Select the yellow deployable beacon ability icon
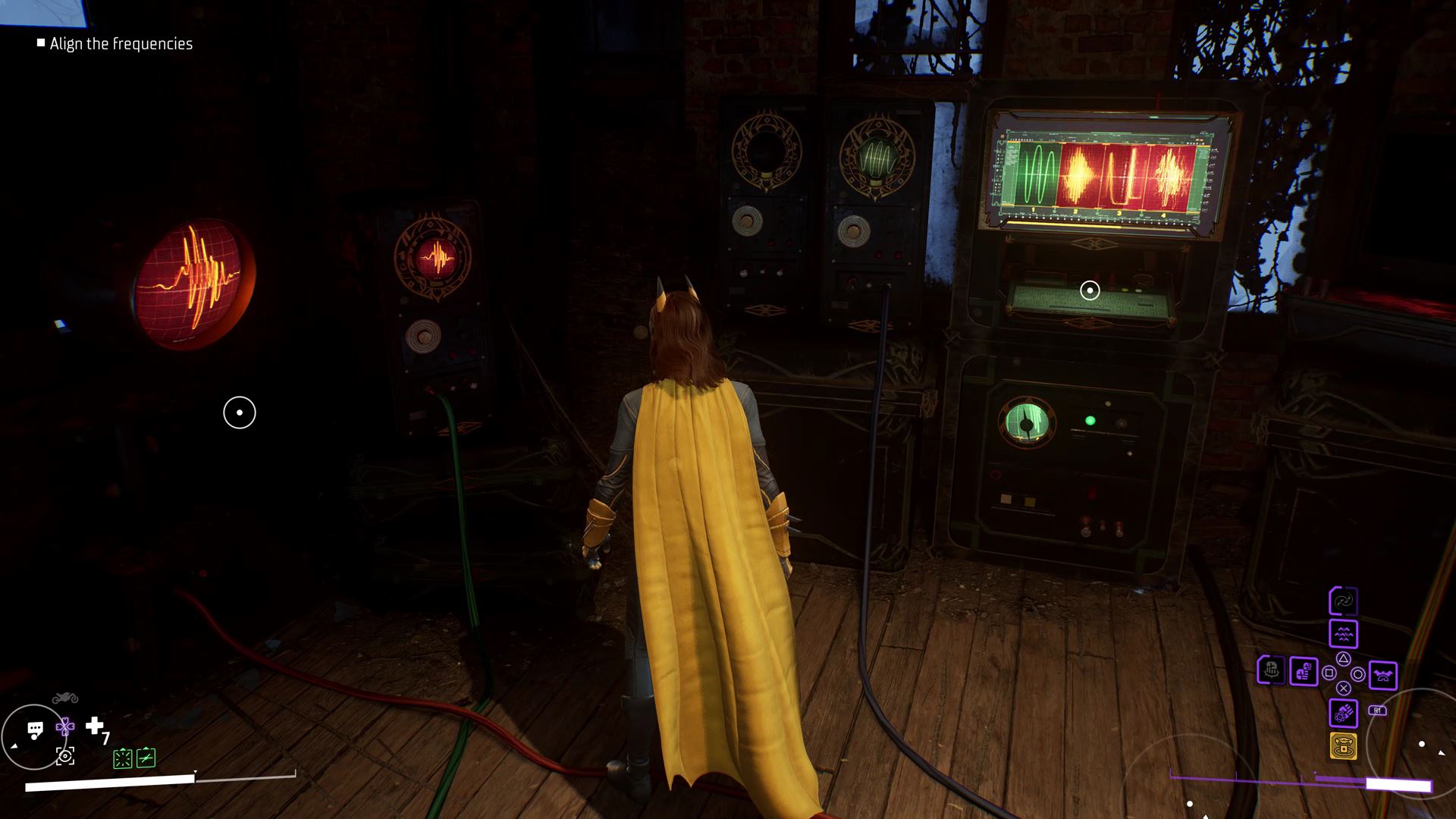The width and height of the screenshot is (1456, 819). tap(1344, 747)
